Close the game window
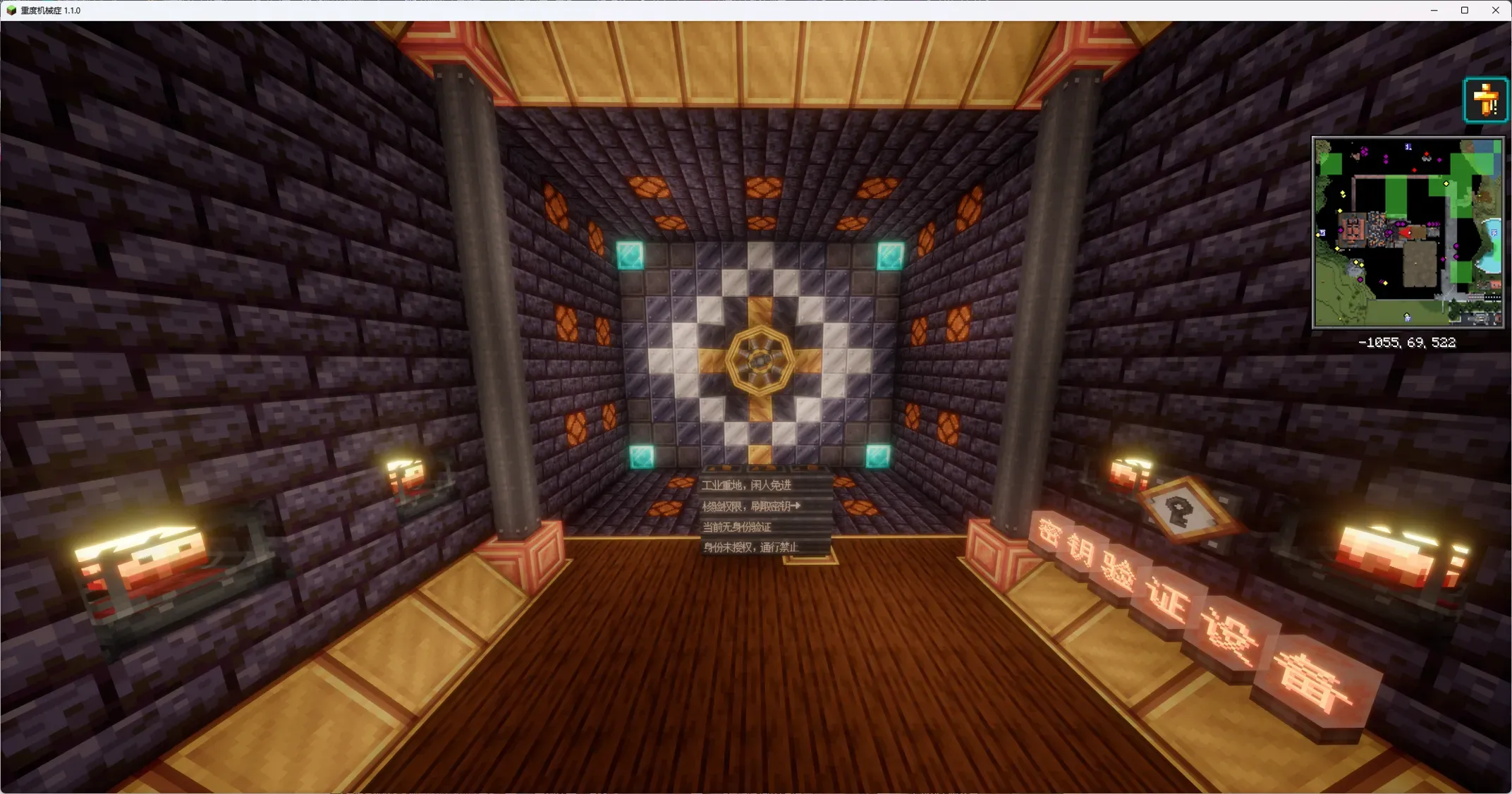The height and width of the screenshot is (794, 1512). point(1495,11)
